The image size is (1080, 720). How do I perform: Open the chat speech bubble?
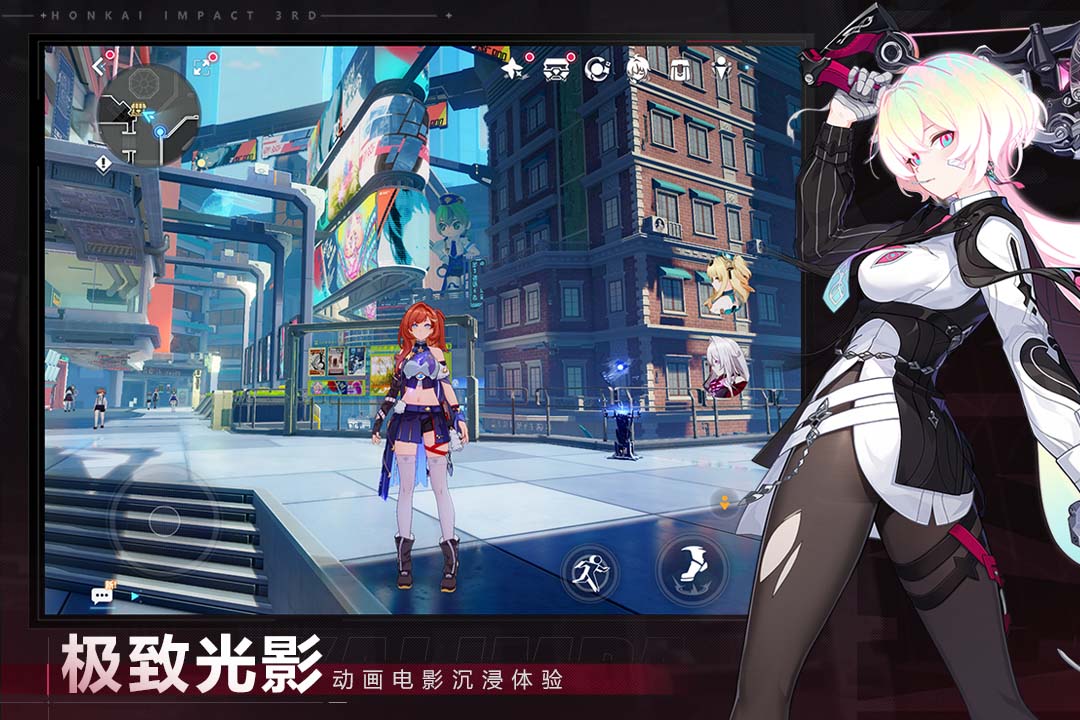tap(102, 596)
